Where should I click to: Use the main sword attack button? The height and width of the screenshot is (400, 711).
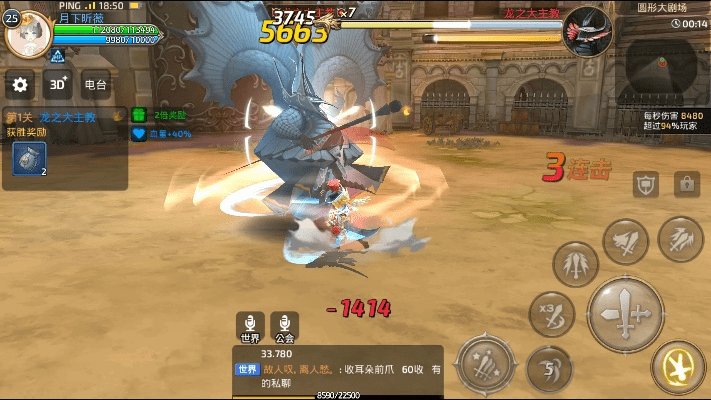click(626, 313)
